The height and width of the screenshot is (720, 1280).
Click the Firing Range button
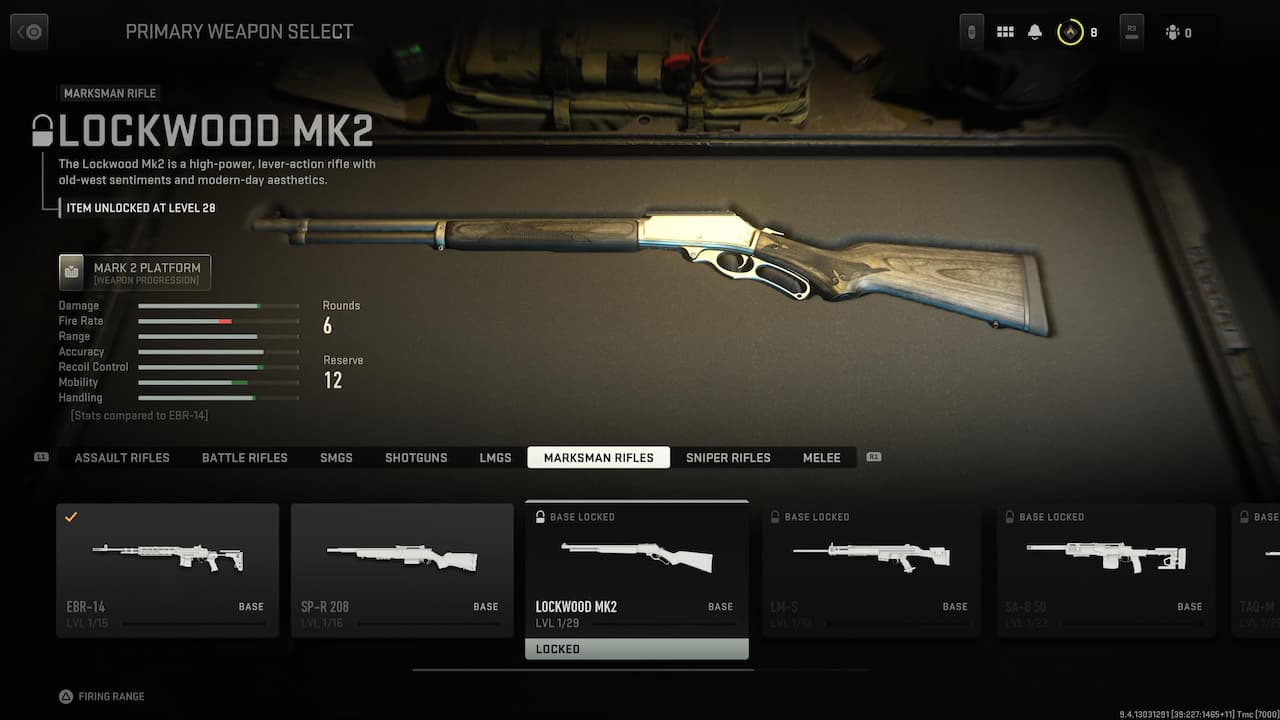100,696
